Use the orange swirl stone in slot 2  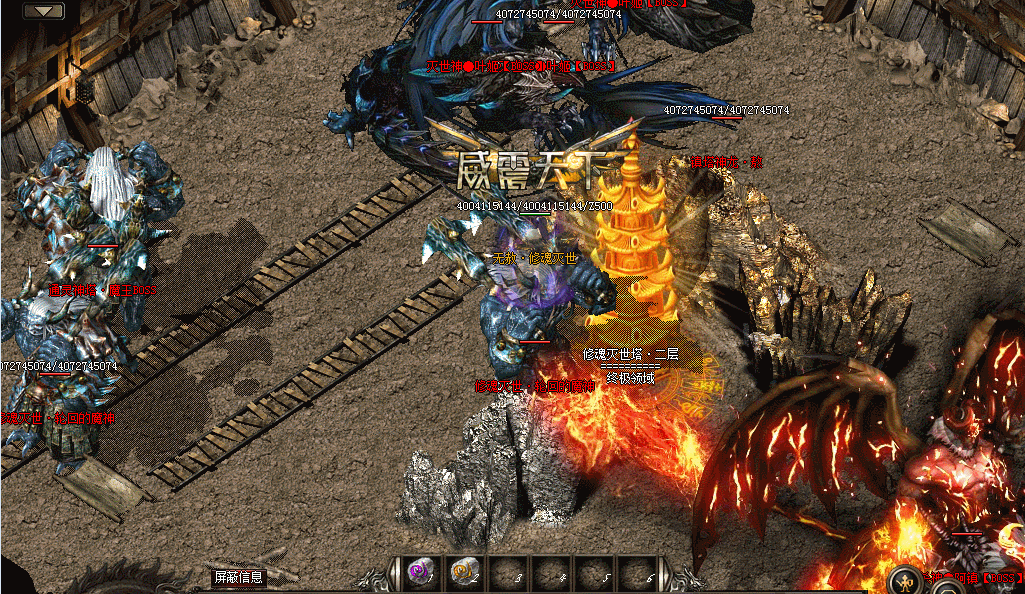pyautogui.click(x=465, y=573)
